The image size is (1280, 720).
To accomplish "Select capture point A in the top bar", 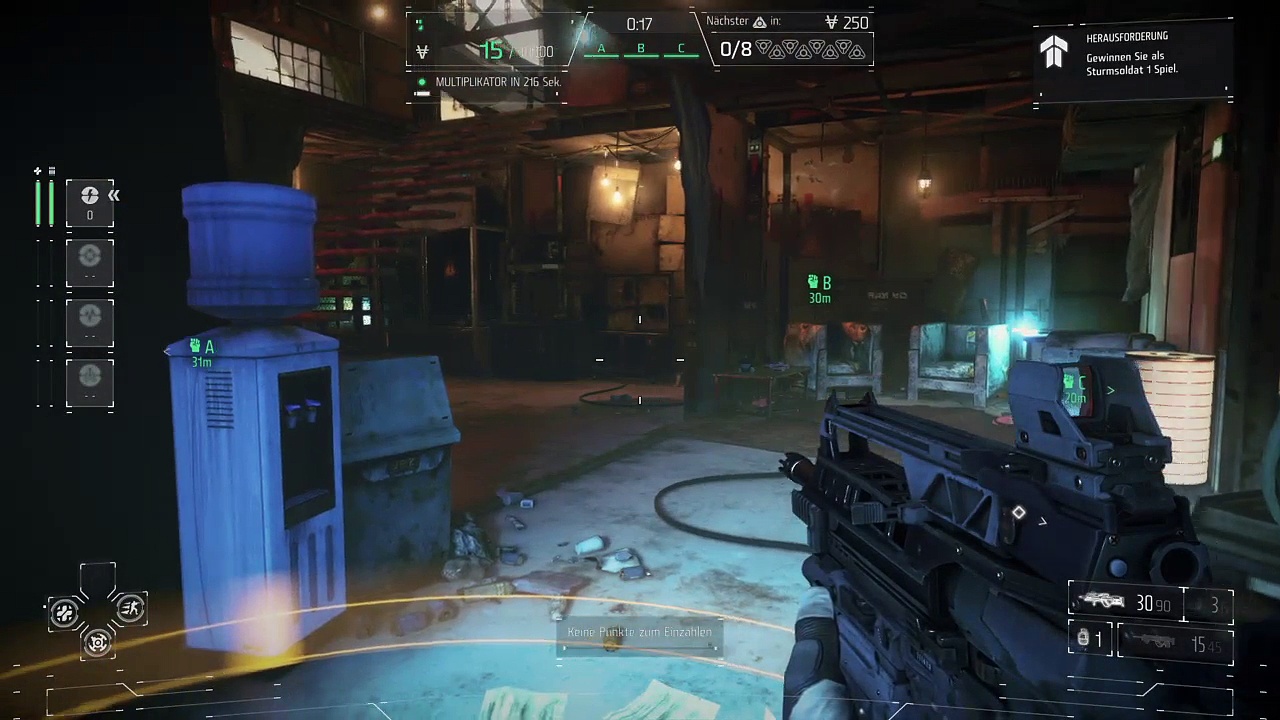I will click(601, 49).
